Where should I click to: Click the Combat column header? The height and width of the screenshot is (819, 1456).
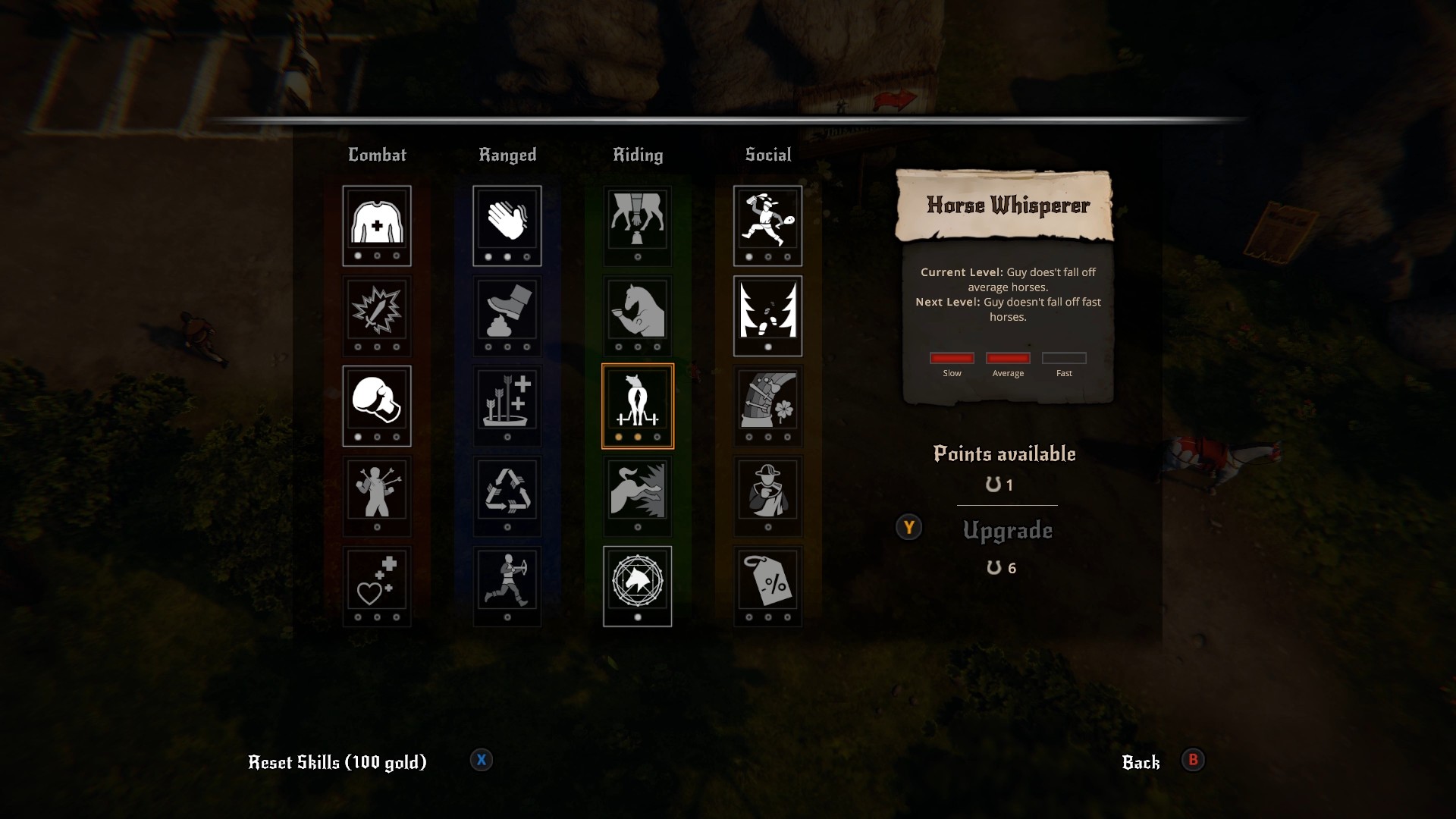pos(377,155)
